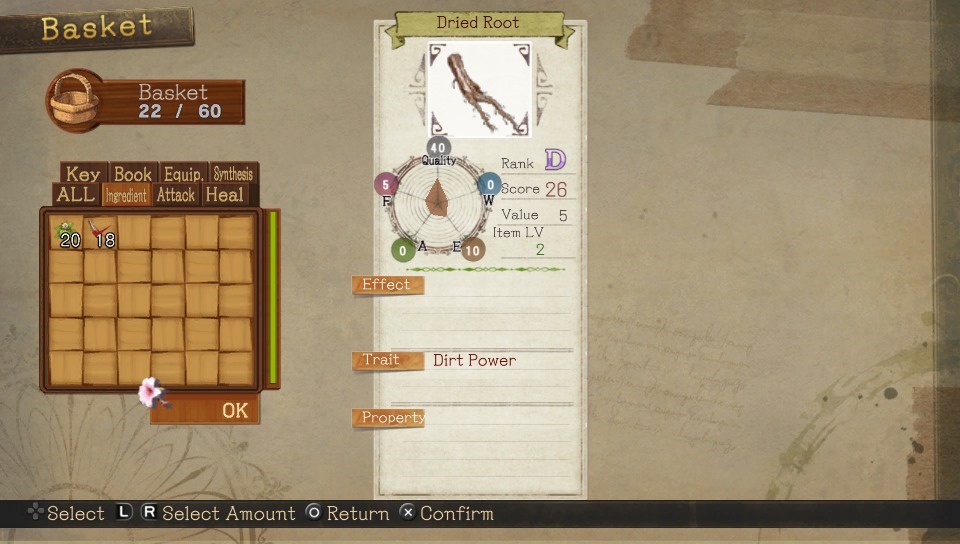
Task: Switch to the Key items tab
Action: click(83, 174)
